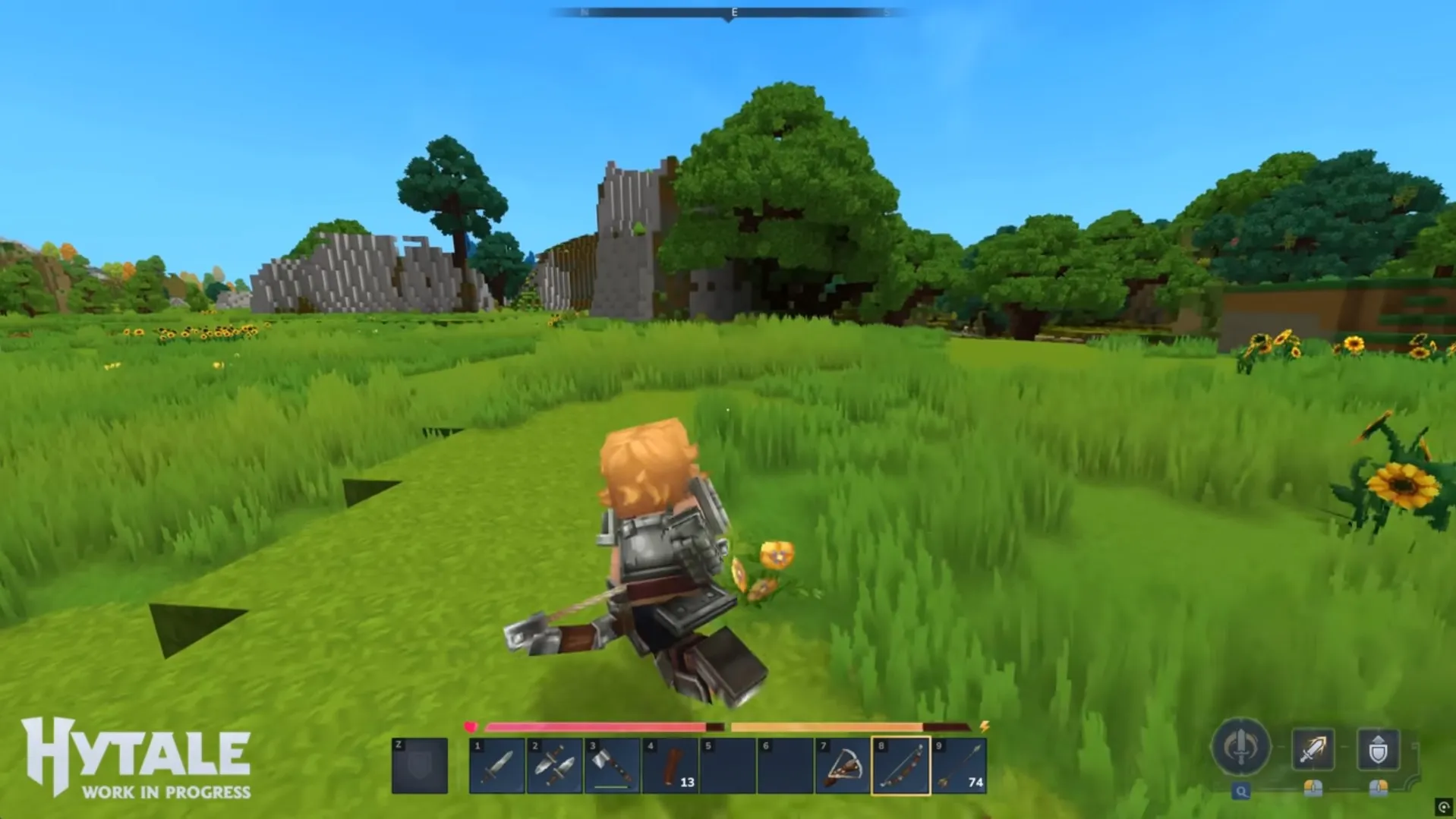Choose the hatchet in hotbar slot 3
This screenshot has height=819, width=1456.
(x=613, y=766)
